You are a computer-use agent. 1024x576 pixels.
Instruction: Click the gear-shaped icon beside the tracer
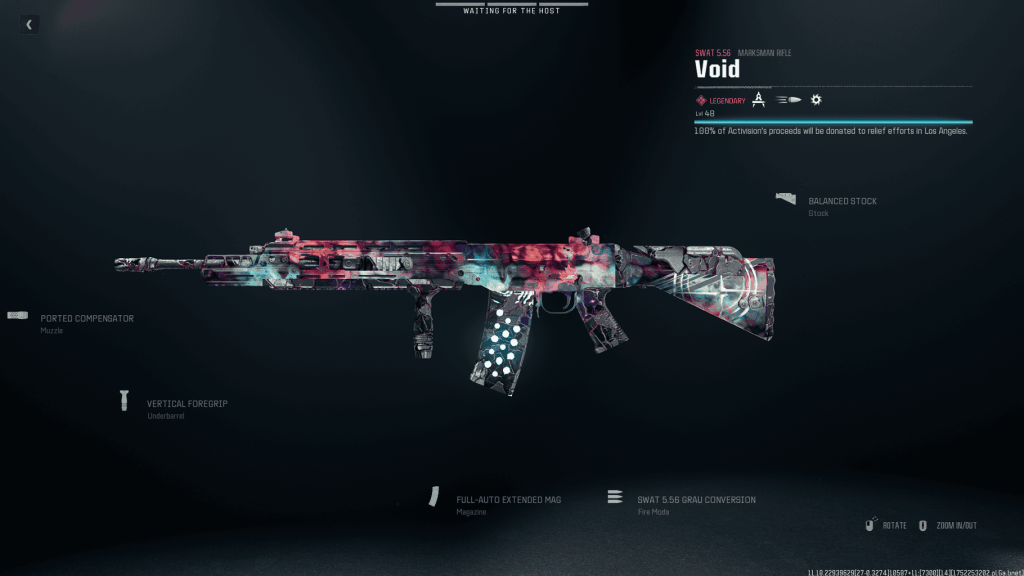(x=816, y=100)
